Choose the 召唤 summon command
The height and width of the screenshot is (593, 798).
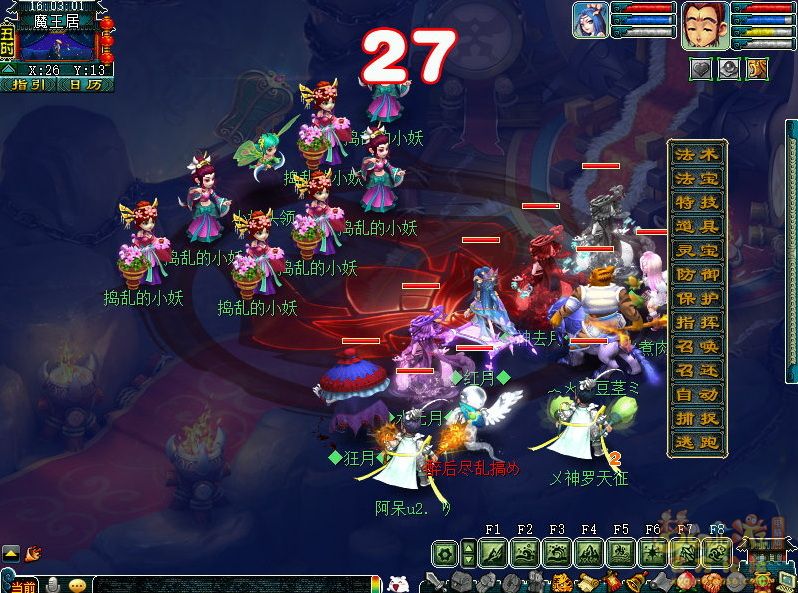coord(696,347)
